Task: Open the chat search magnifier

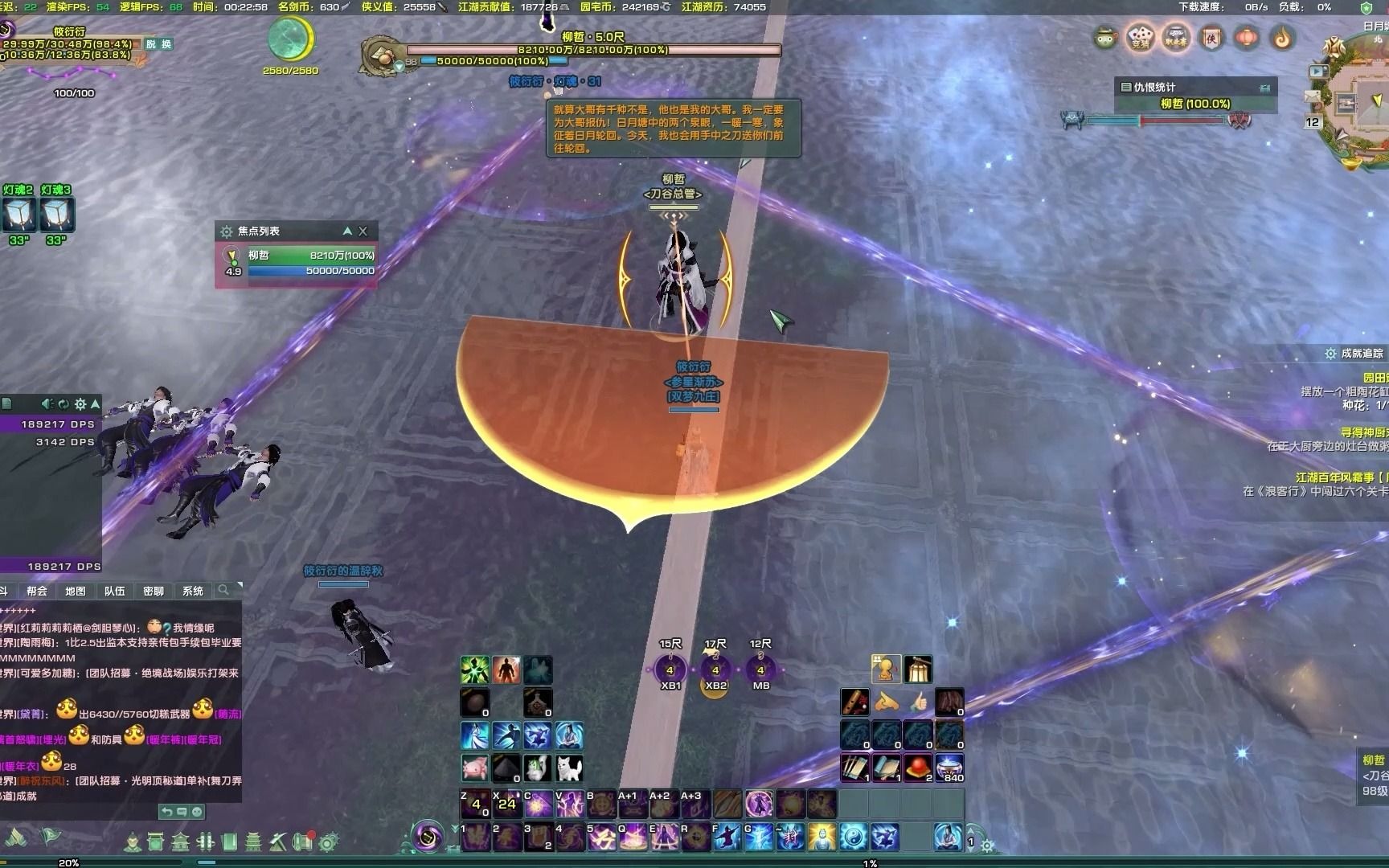Action: tap(223, 590)
